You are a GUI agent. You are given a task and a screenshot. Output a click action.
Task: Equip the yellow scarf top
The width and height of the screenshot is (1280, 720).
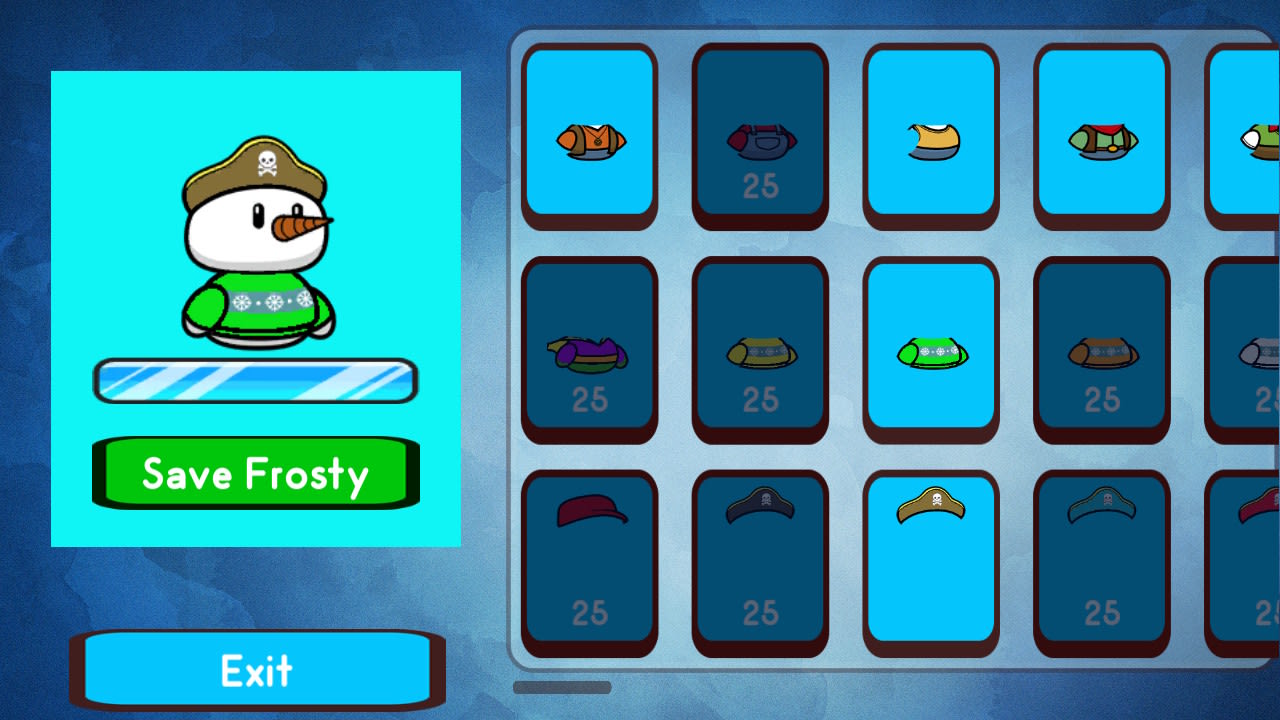(x=930, y=135)
